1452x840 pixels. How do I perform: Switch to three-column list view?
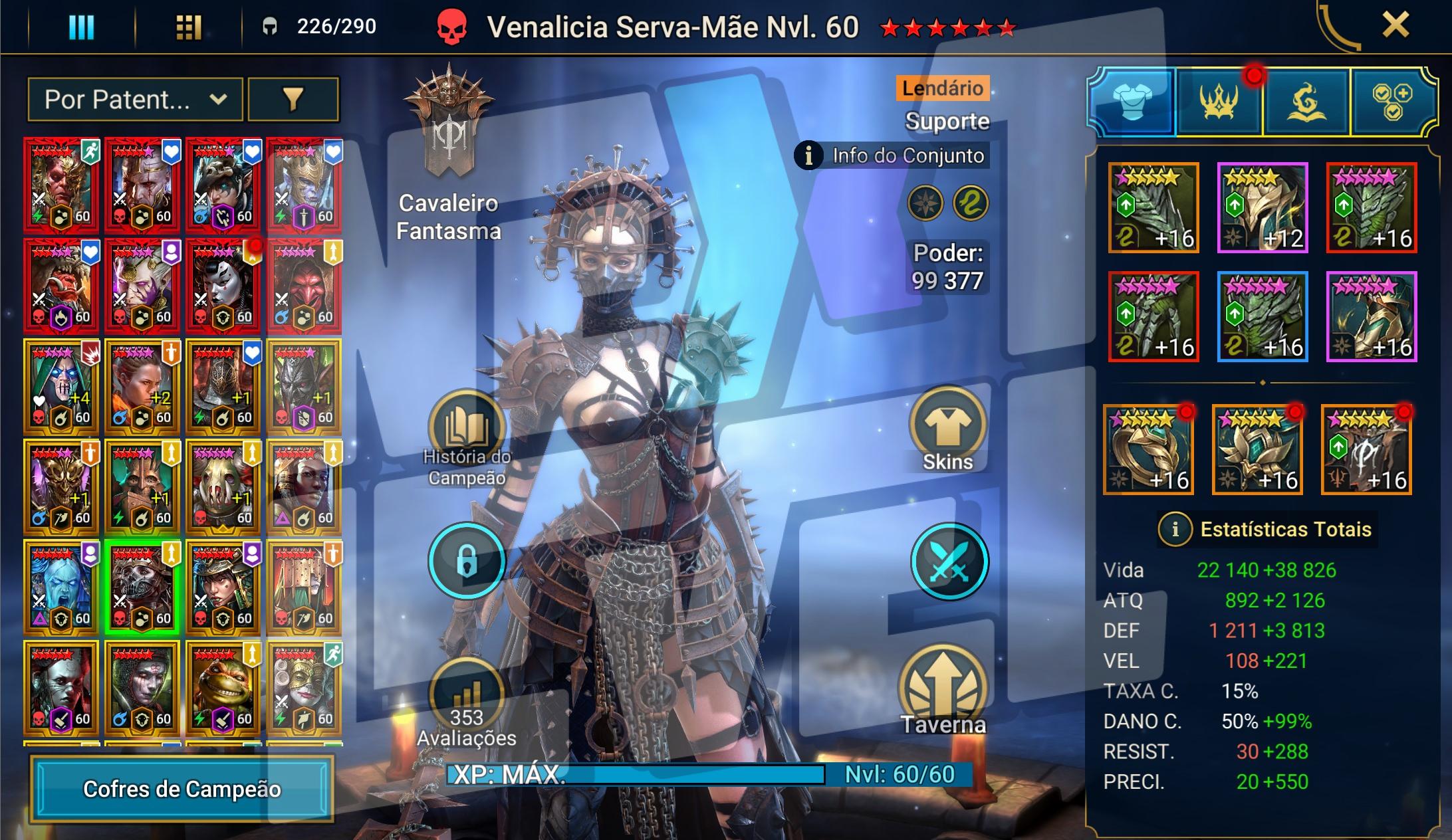[82, 27]
